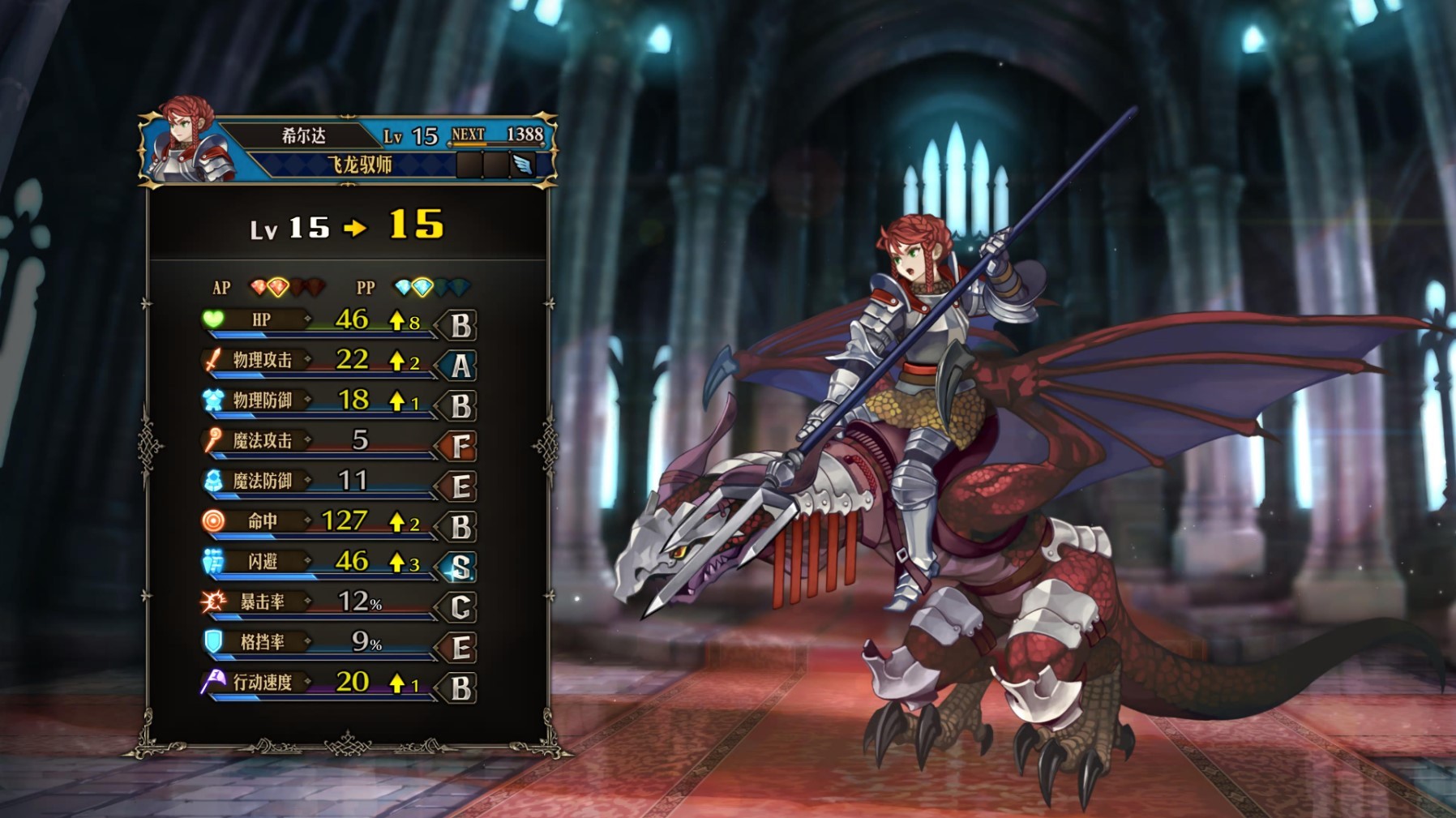Select the 暴击率 stat row
Viewport: 1456px width, 818px height.
click(x=337, y=602)
